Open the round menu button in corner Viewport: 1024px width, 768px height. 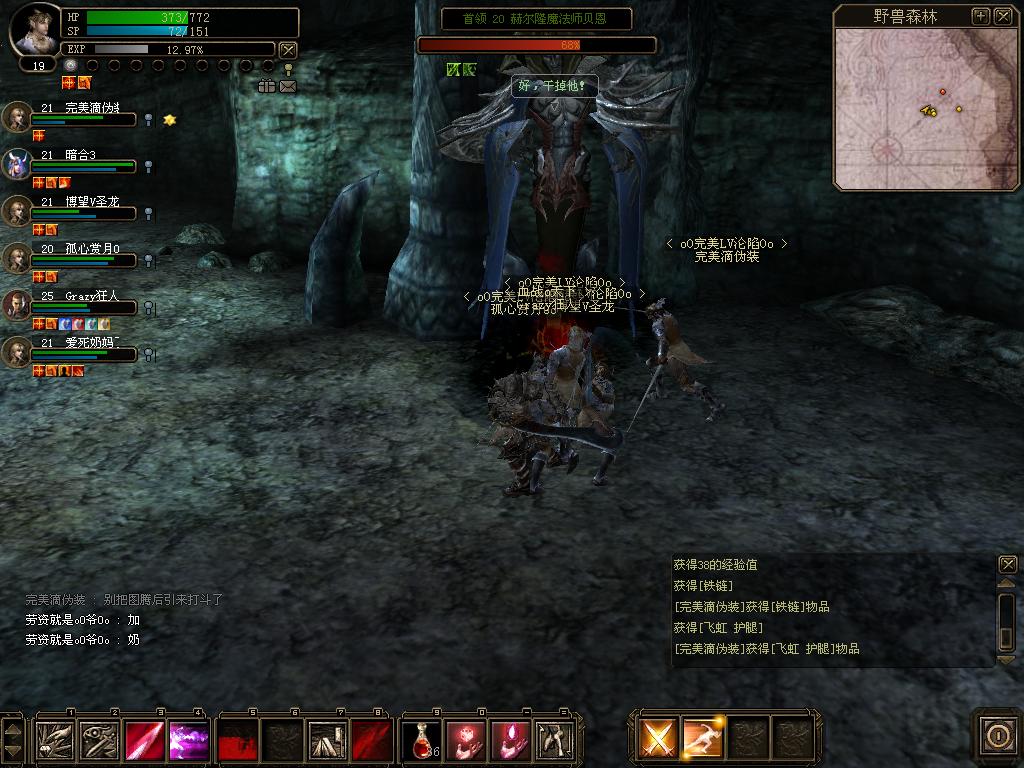[997, 736]
